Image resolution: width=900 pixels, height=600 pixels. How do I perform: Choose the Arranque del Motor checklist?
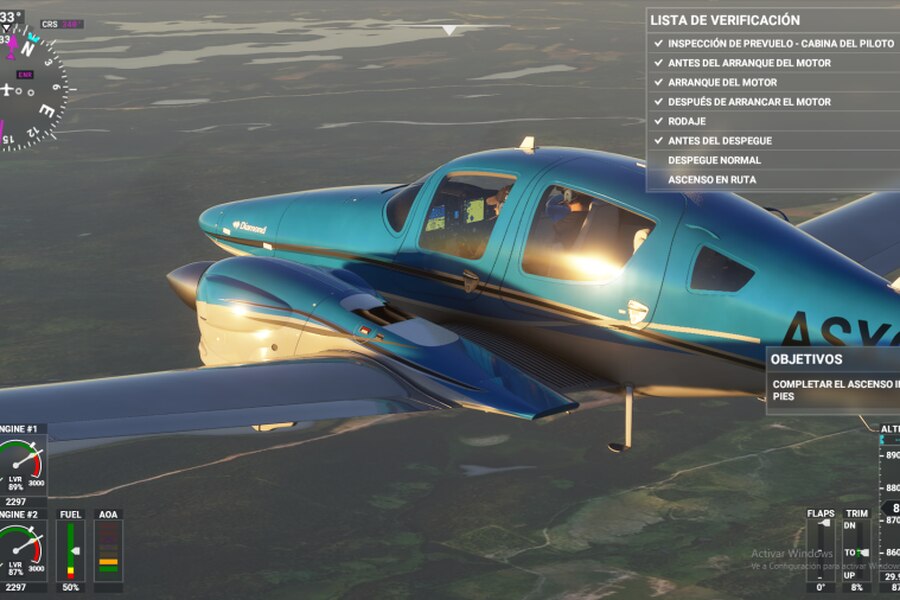[722, 82]
